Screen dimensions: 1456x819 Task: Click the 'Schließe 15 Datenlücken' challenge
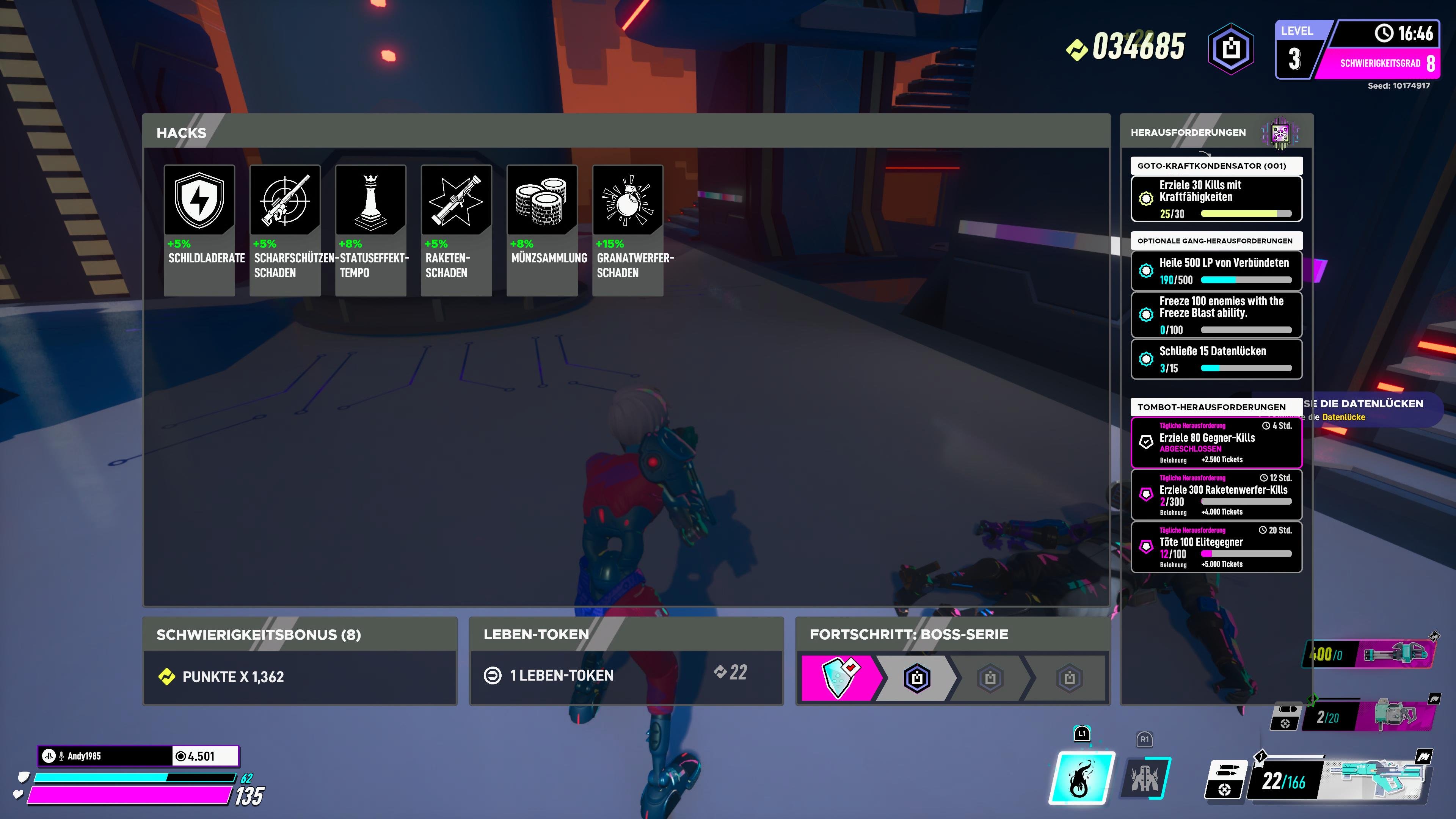pyautogui.click(x=1216, y=359)
